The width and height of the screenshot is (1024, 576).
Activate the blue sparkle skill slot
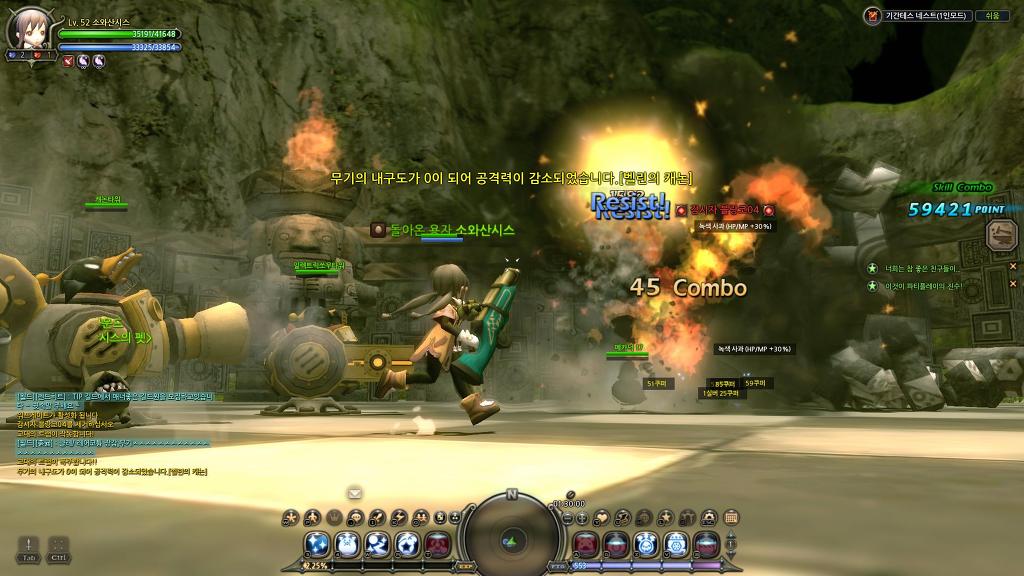coord(318,545)
